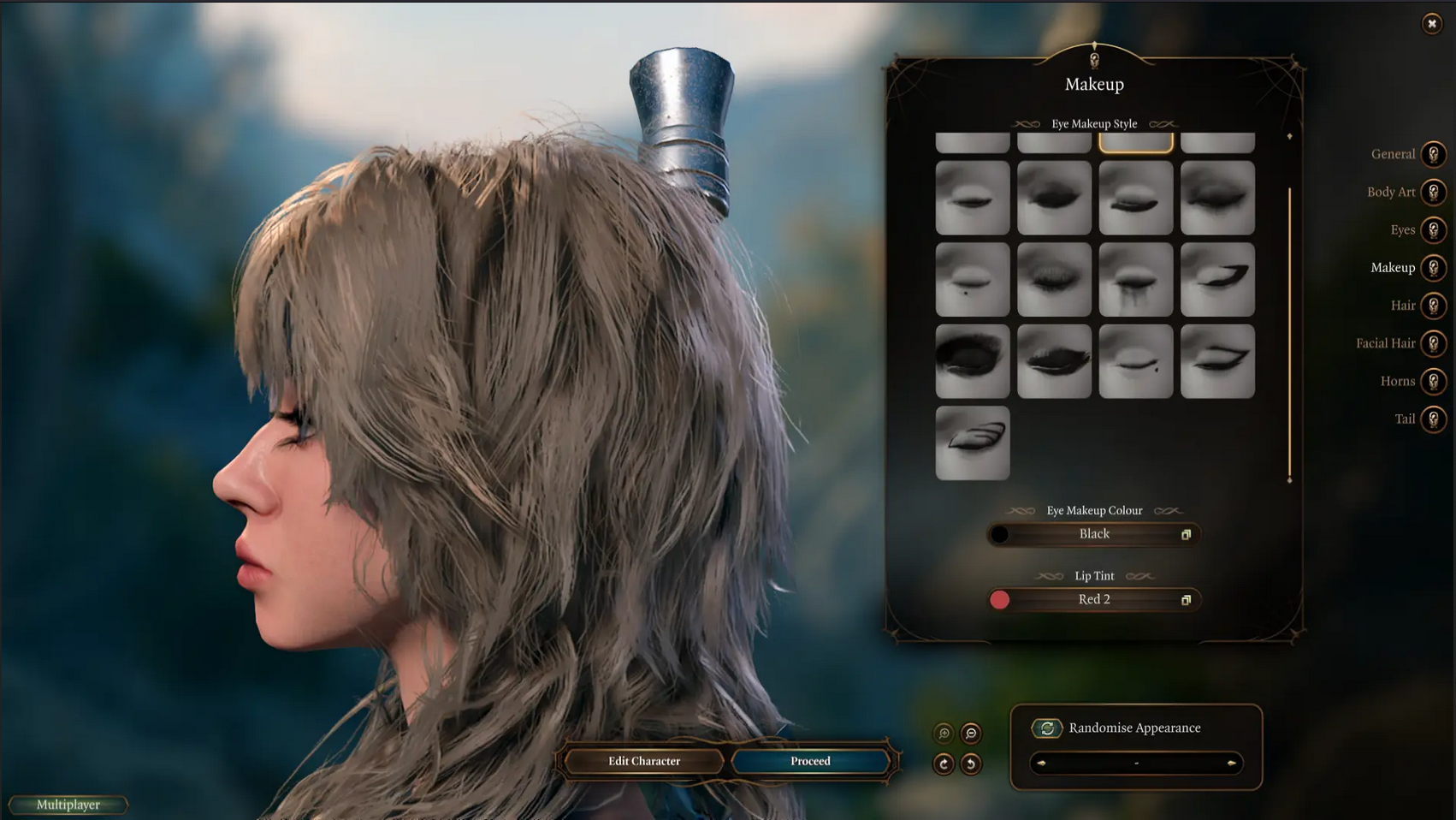Open the Lip Tint colour dropdown
Viewport: 1456px width, 820px height.
1094,600
